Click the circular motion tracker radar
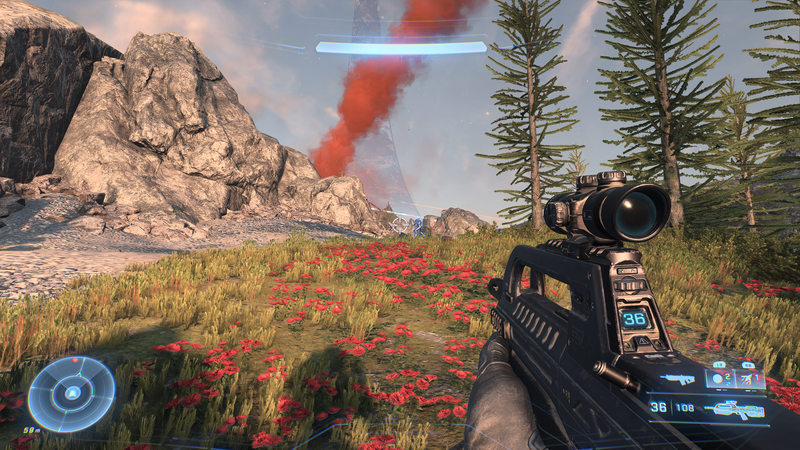The width and height of the screenshot is (800, 450). coord(71,393)
